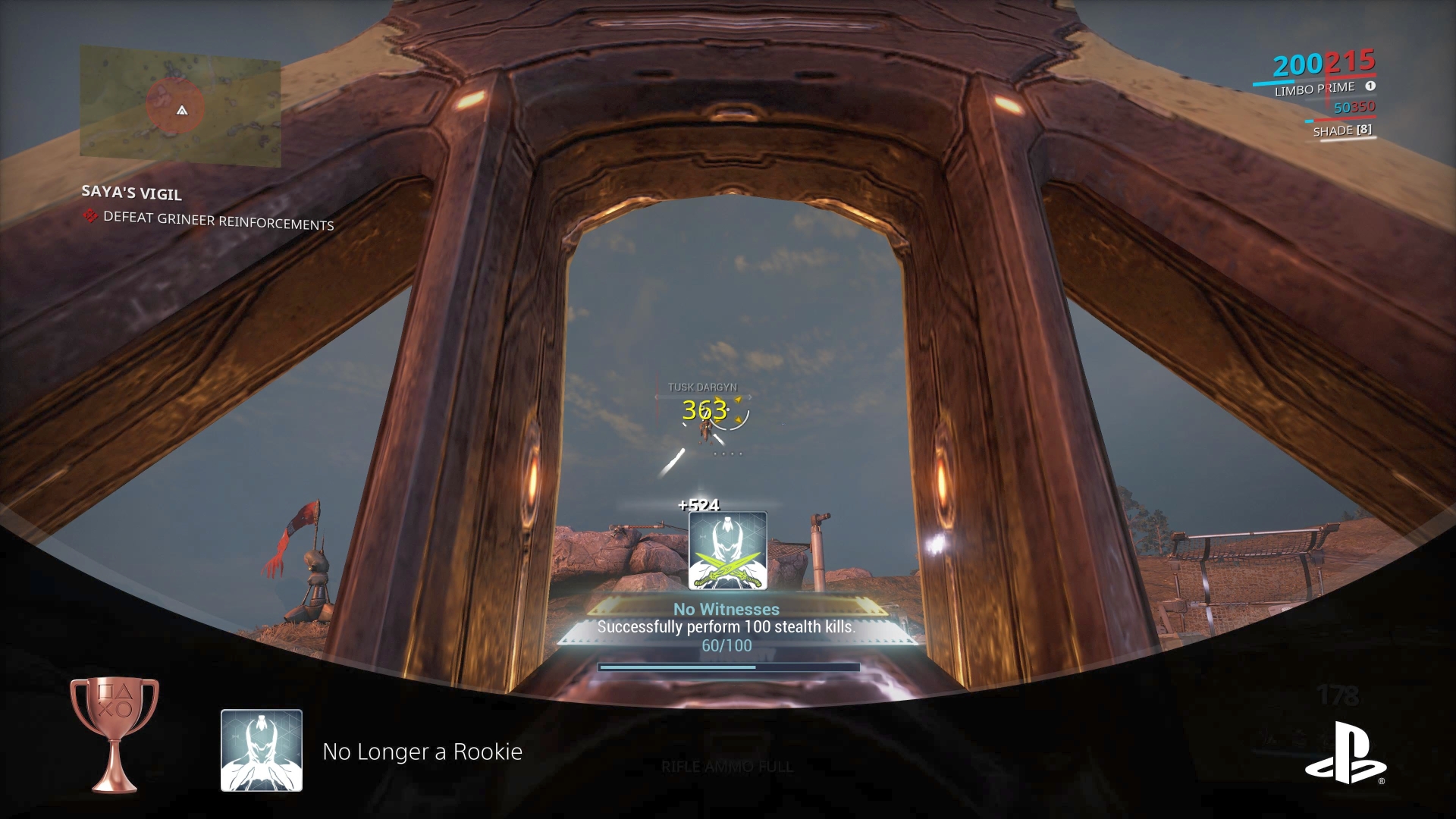1456x819 pixels.
Task: Click the No Witnesses challenge icon
Action: point(727,551)
